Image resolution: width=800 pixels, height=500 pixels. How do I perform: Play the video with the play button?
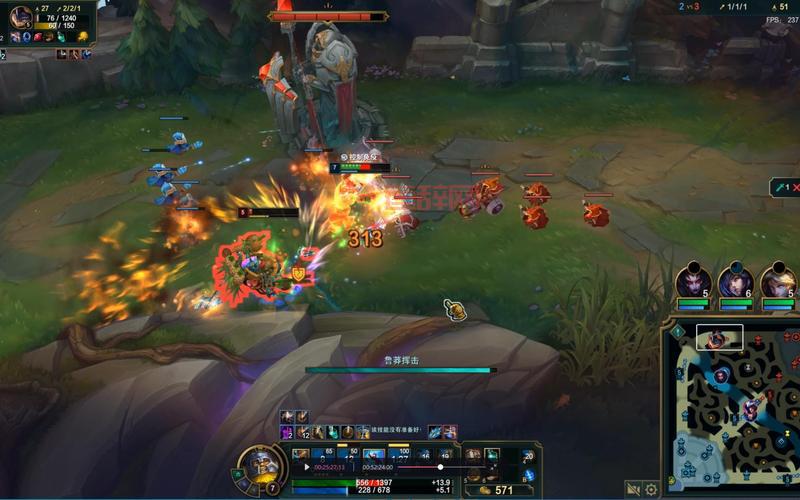tap(307, 467)
